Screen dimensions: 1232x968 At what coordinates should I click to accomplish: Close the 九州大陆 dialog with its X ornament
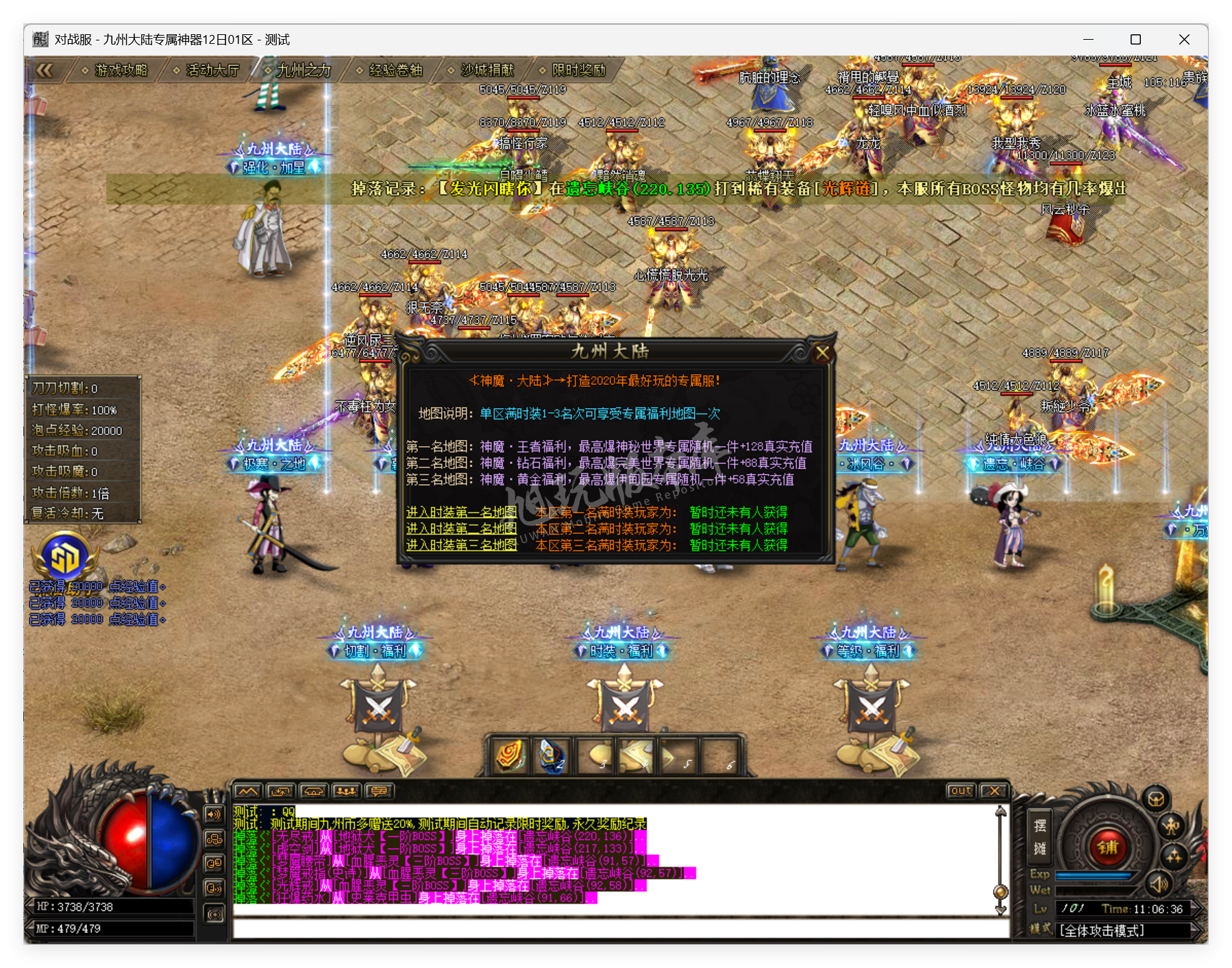point(824,353)
